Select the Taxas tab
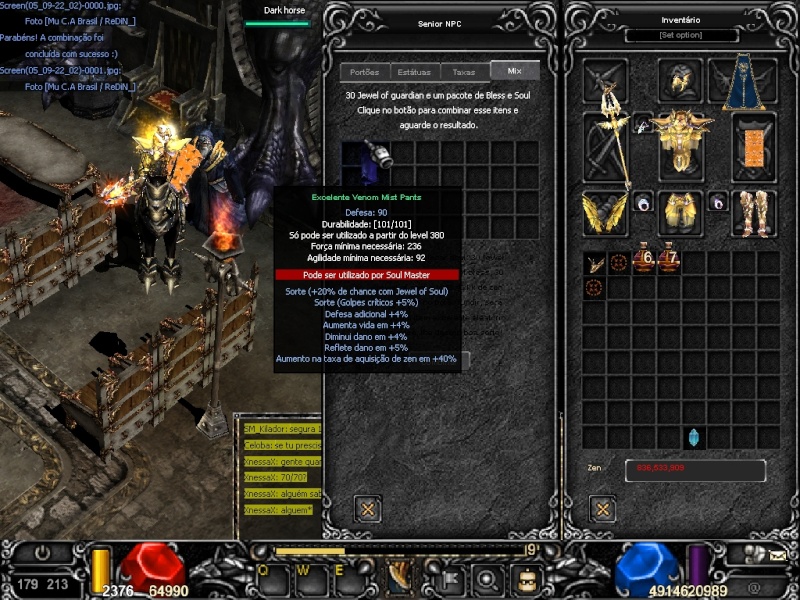Image resolution: width=800 pixels, height=600 pixels. pyautogui.click(x=464, y=72)
